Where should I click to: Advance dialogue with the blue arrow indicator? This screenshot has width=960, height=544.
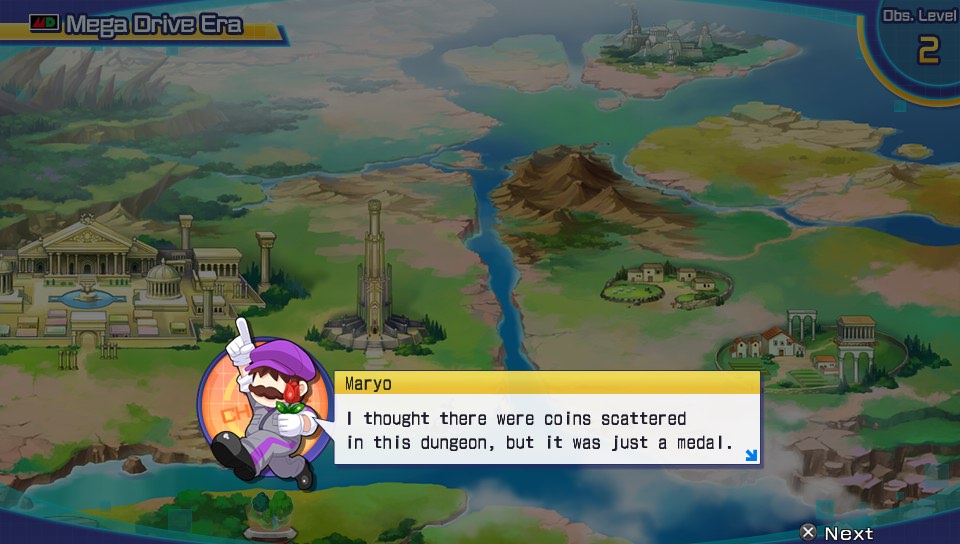(751, 456)
